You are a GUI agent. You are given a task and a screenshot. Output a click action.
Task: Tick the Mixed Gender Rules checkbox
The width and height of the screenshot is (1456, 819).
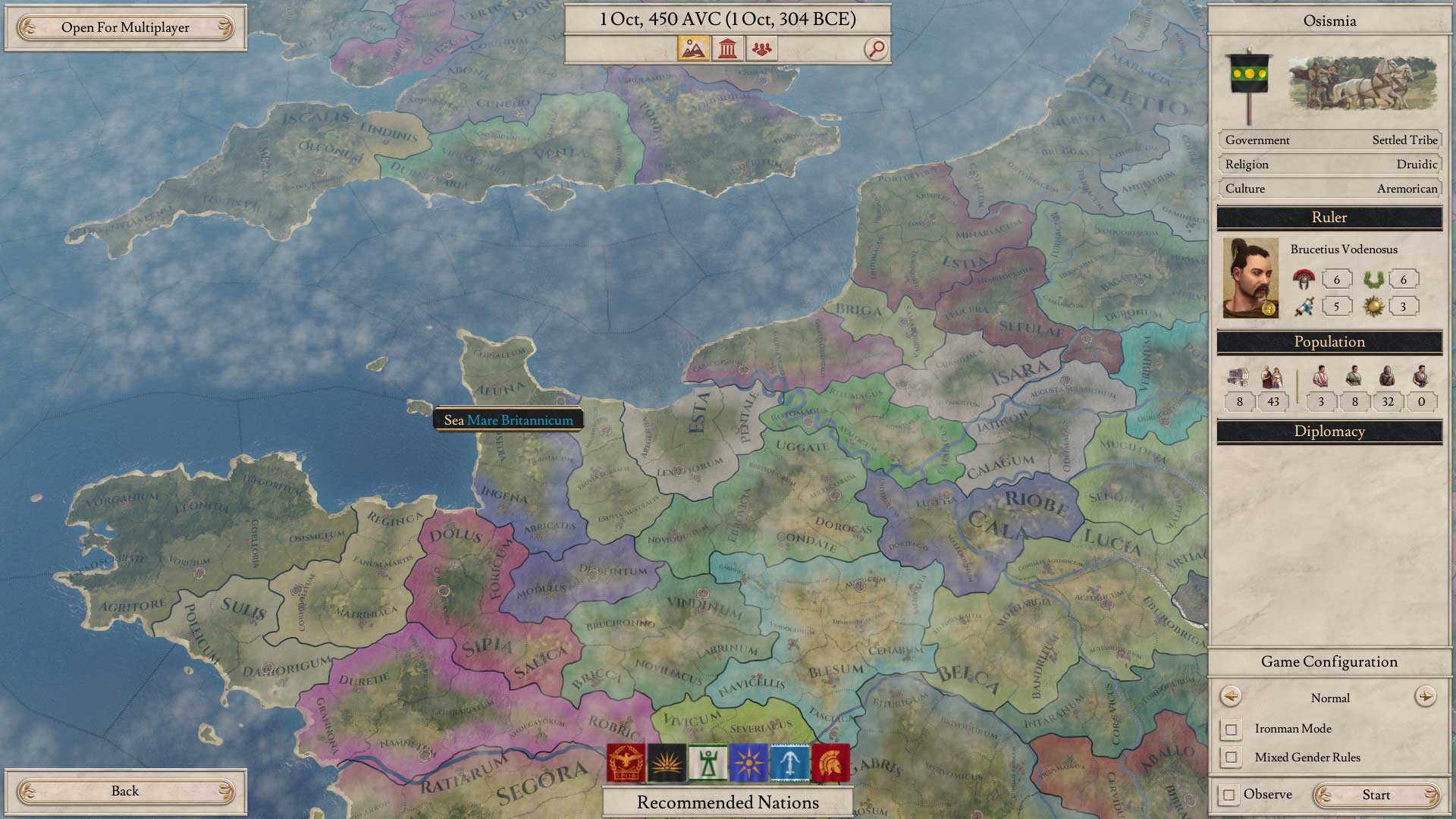point(1232,758)
